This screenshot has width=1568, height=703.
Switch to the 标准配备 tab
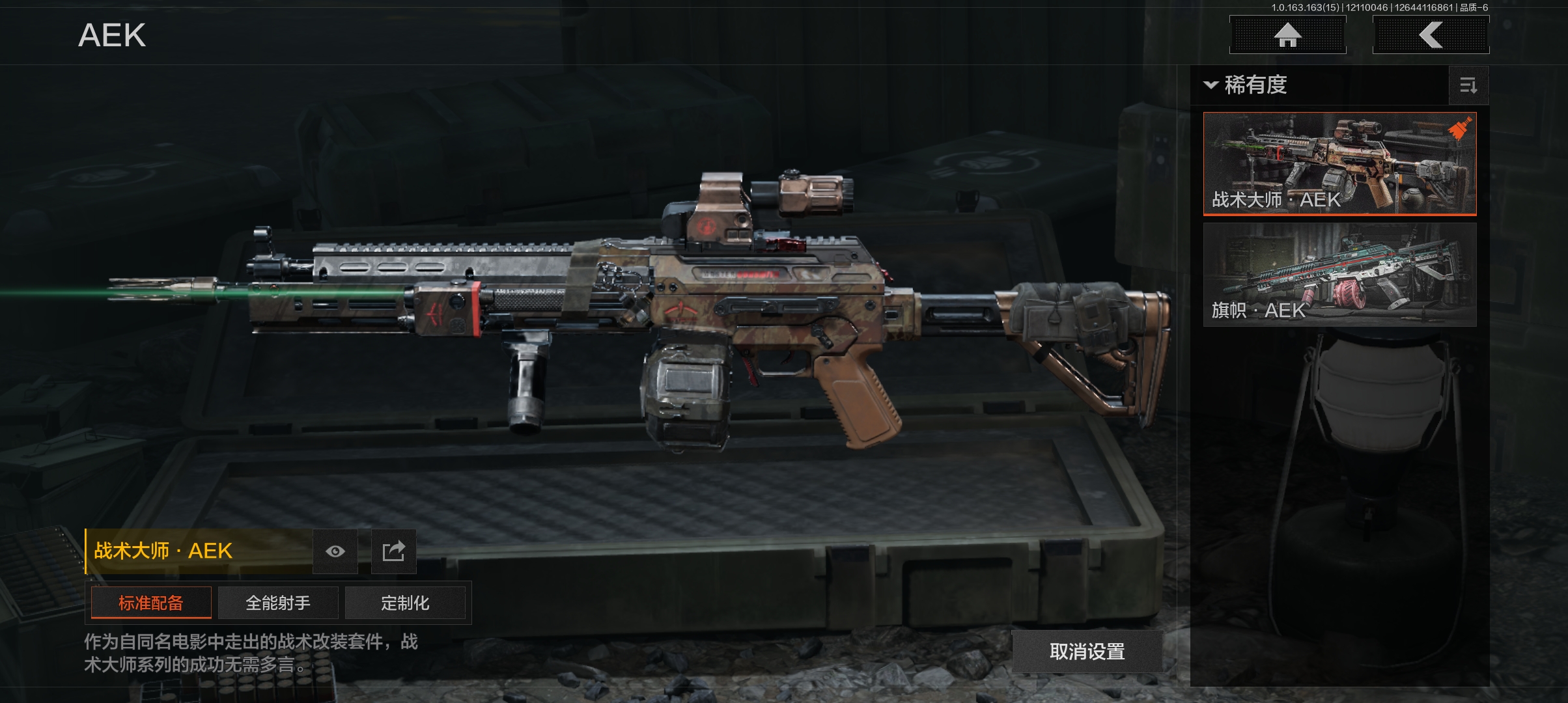pyautogui.click(x=151, y=603)
